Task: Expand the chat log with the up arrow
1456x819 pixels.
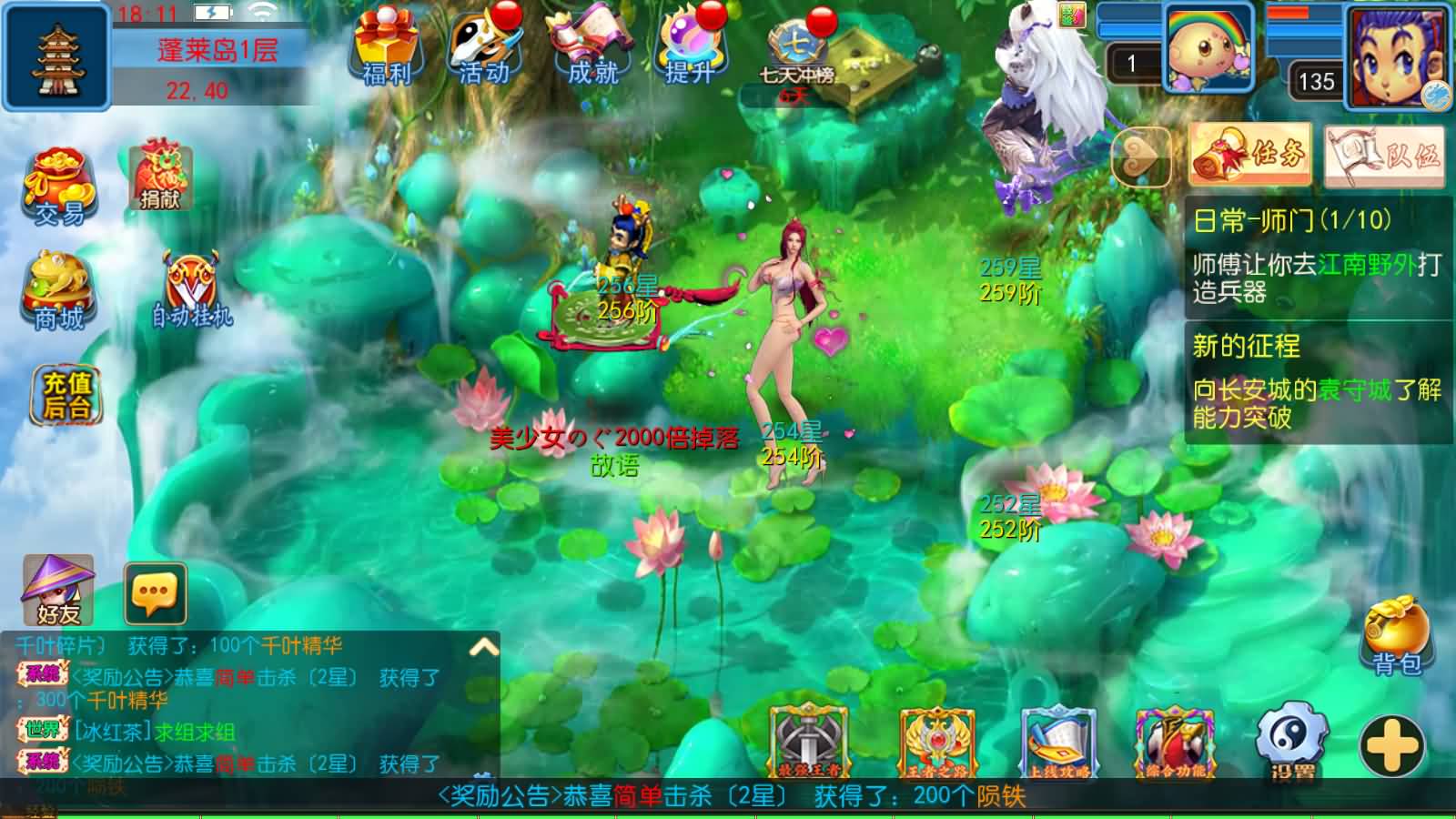Action: [483, 648]
